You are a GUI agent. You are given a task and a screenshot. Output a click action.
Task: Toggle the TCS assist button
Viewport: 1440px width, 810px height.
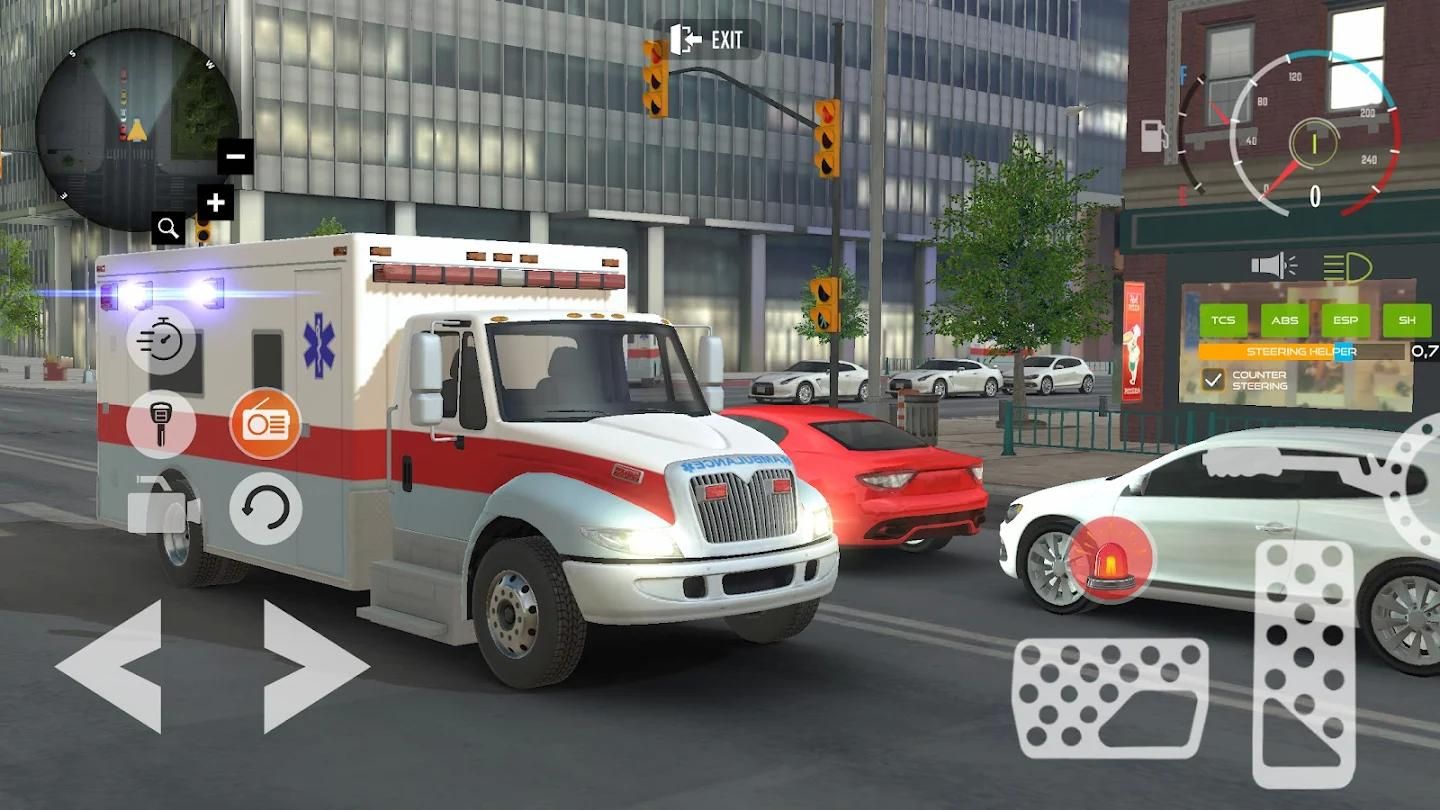pos(1223,321)
